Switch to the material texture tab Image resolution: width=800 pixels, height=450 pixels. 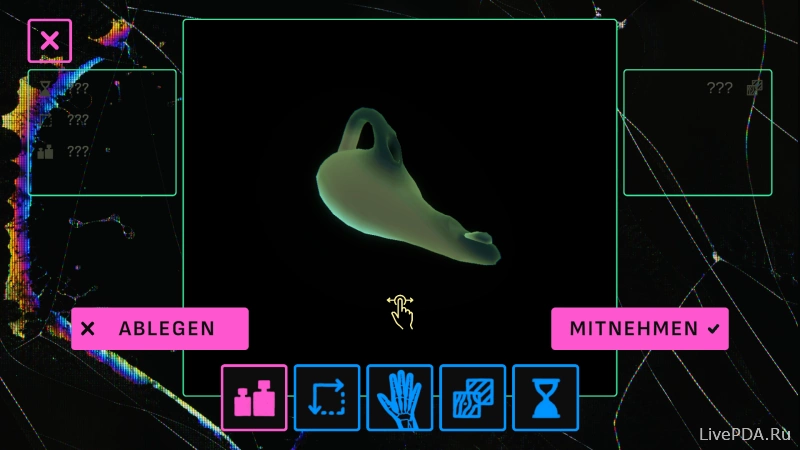(473, 398)
